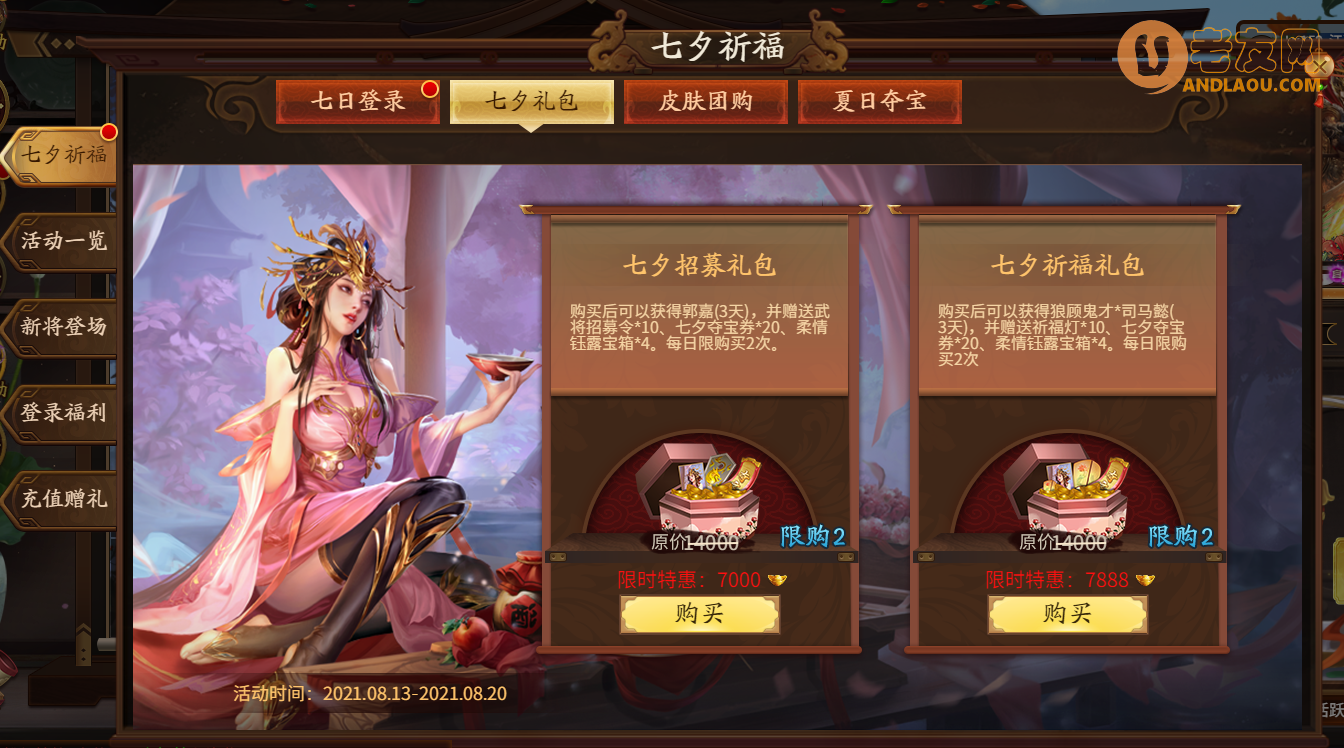Collapse the panel using the double-chevron arrow
Screen dimensions: 1344x748
click(x=40, y=44)
